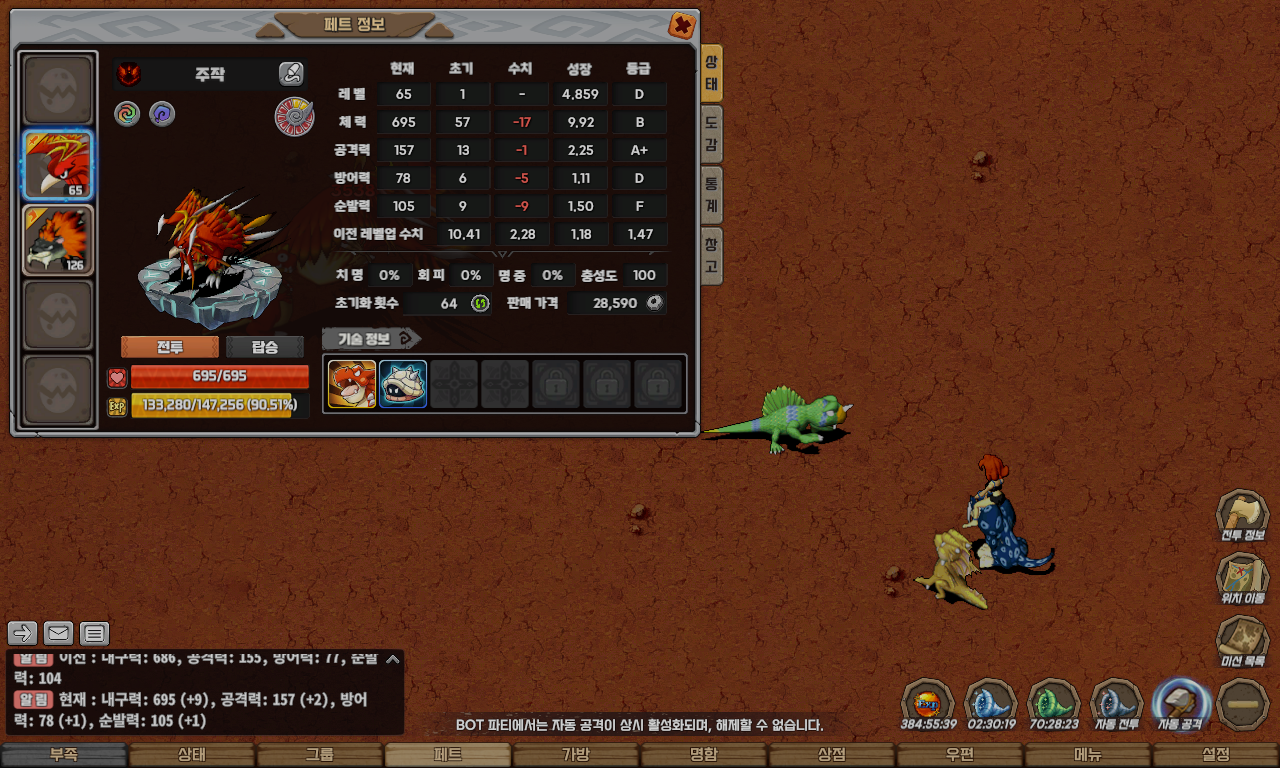The height and width of the screenshot is (768, 1280).
Task: Open the 가방 bag from bottom bar
Action: coord(575,755)
